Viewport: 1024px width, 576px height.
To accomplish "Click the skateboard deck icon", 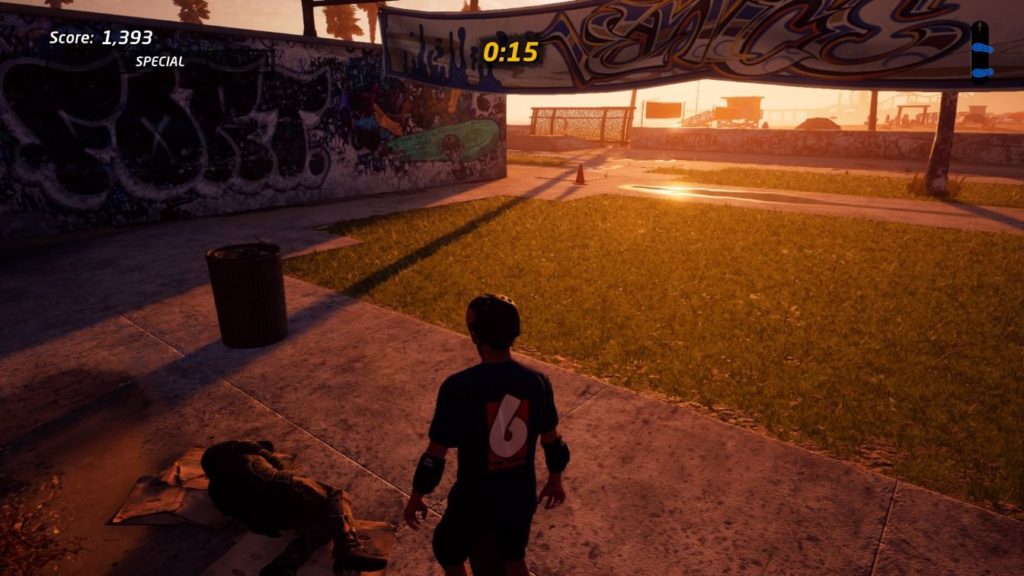I will 981,49.
